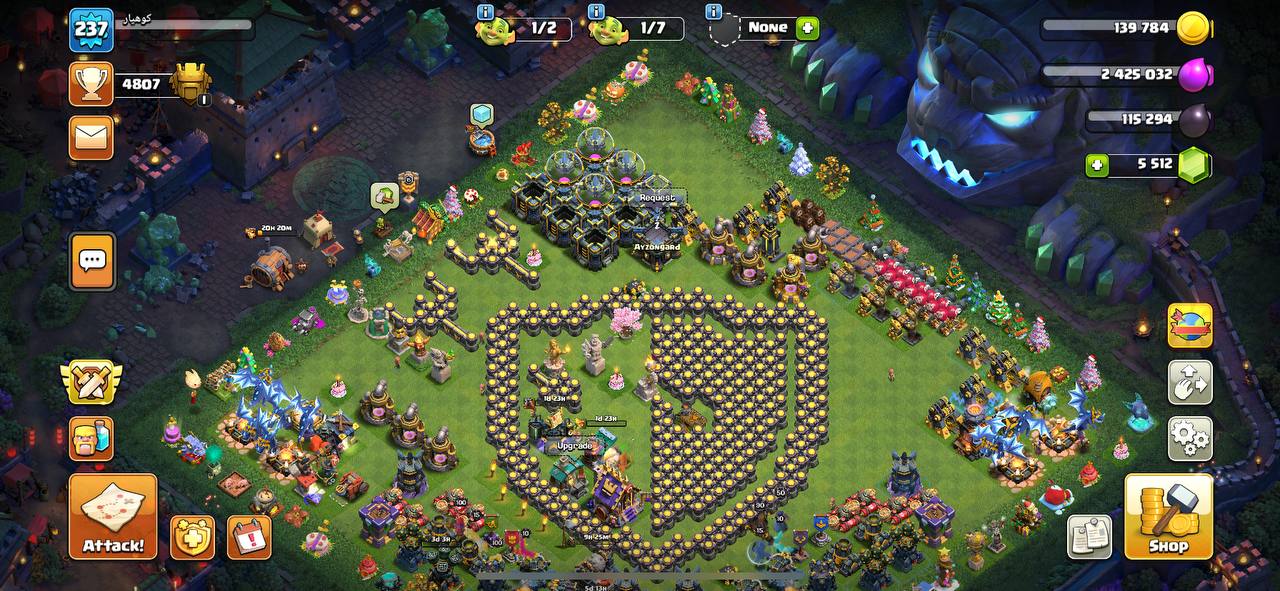Image resolution: width=1280 pixels, height=591 pixels.
Task: Add a shield with the green plus
Action: pyautogui.click(x=807, y=28)
